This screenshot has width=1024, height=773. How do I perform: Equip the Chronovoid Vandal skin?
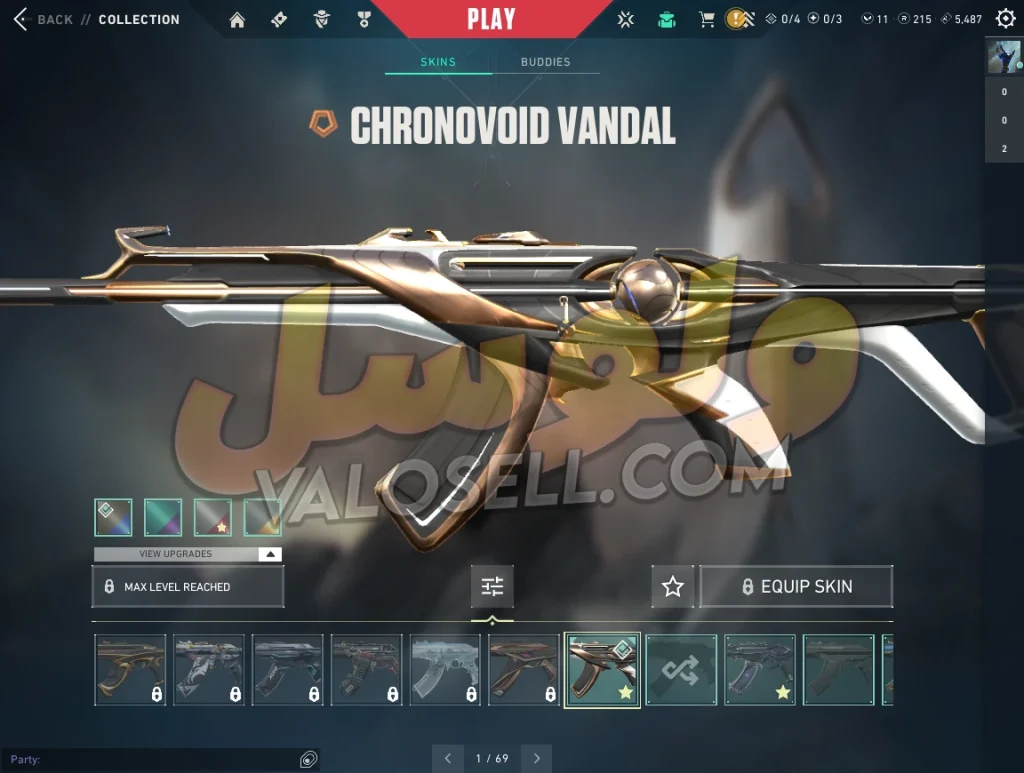click(x=796, y=587)
